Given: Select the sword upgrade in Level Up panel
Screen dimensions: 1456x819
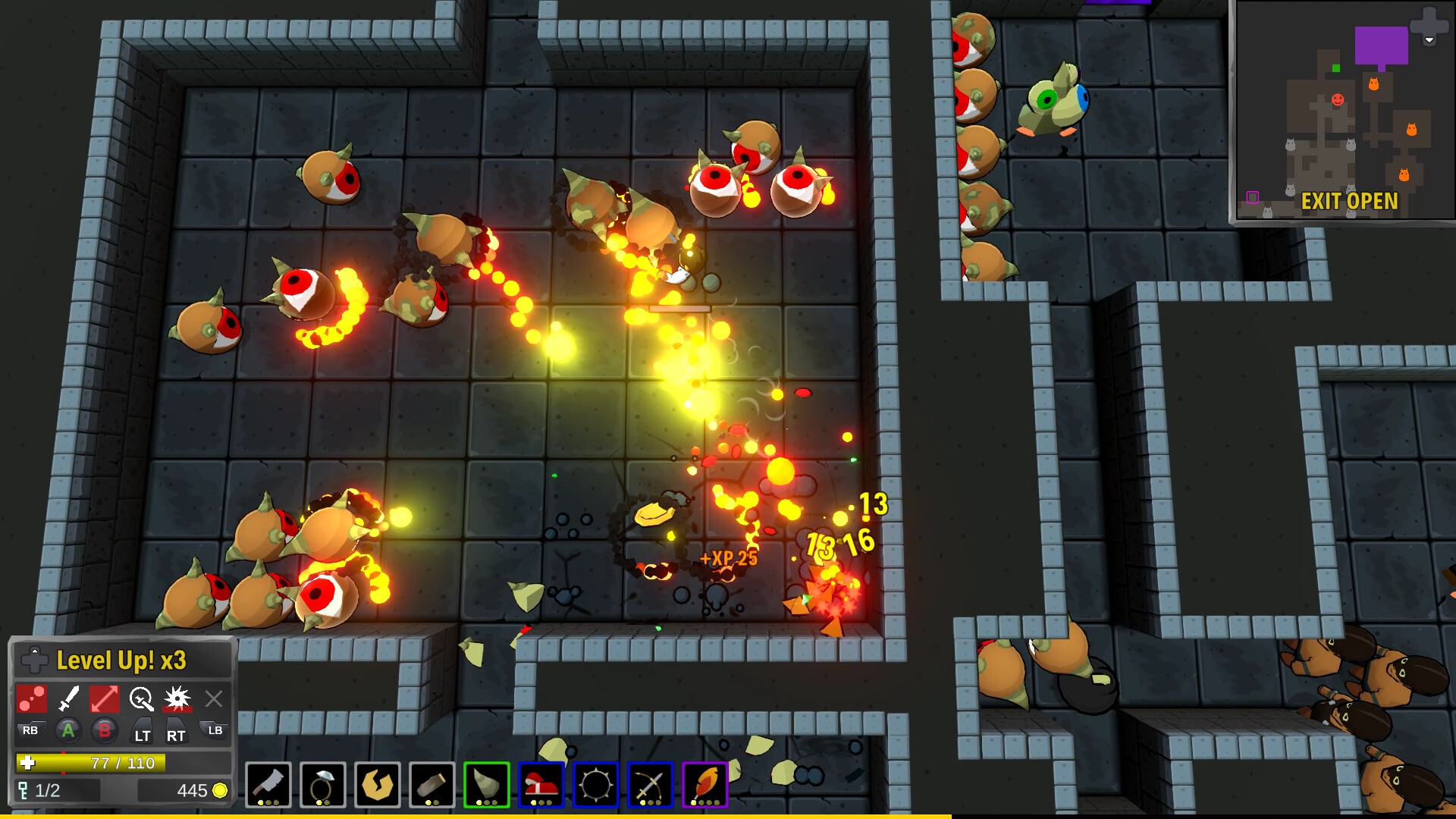Looking at the screenshot, I should coord(68,699).
